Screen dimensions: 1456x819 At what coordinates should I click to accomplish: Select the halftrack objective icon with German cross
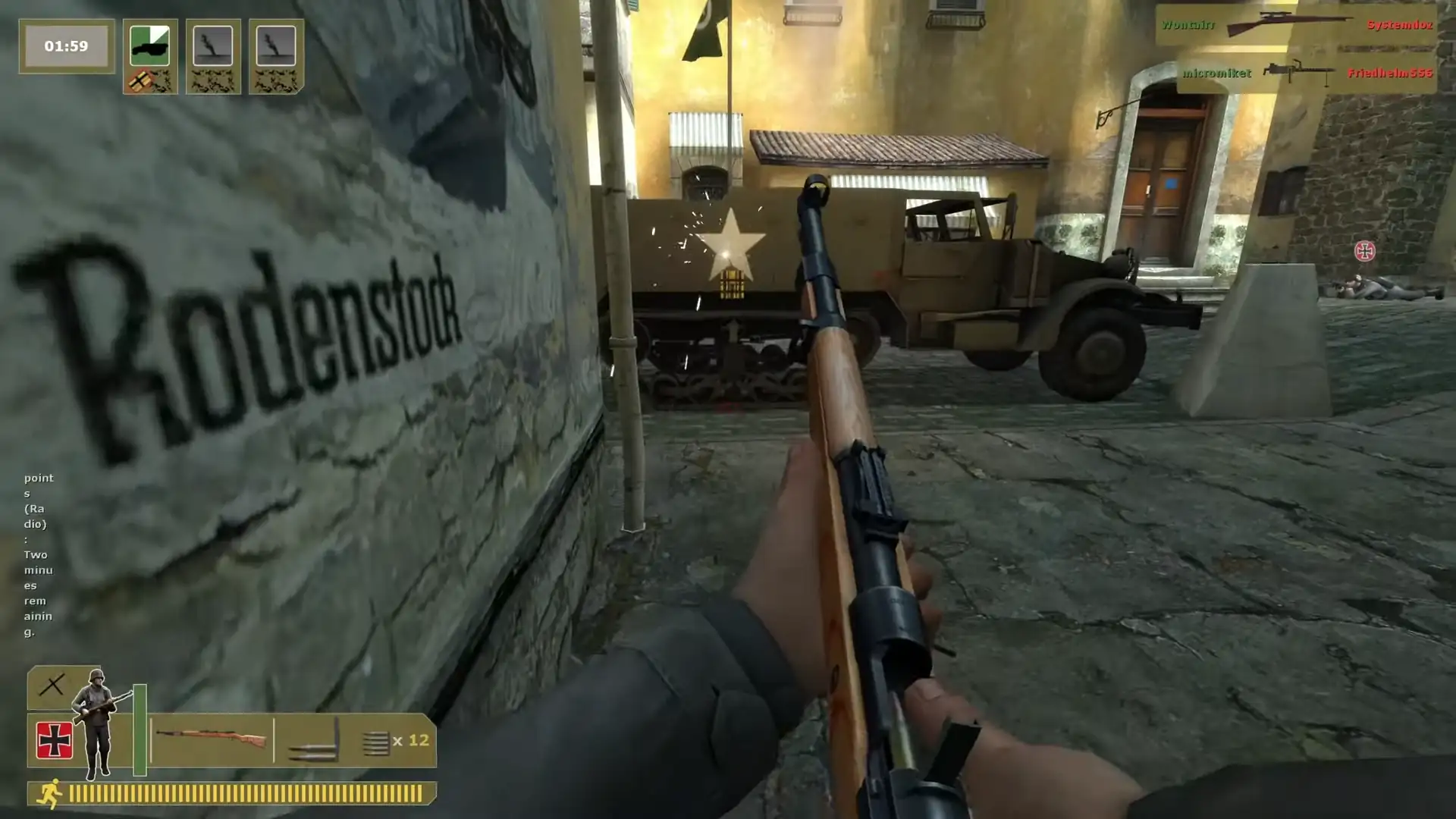point(148,45)
